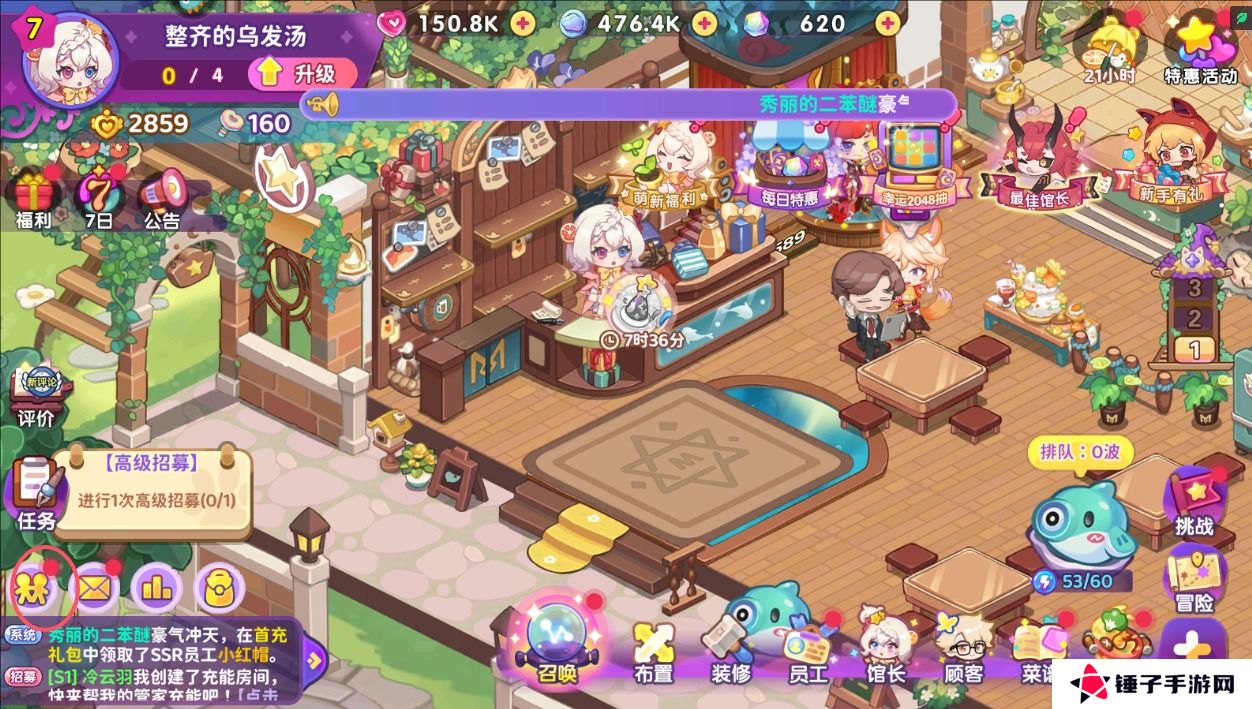Open the 顾客 customers menu
1252x709 pixels.
[963, 650]
